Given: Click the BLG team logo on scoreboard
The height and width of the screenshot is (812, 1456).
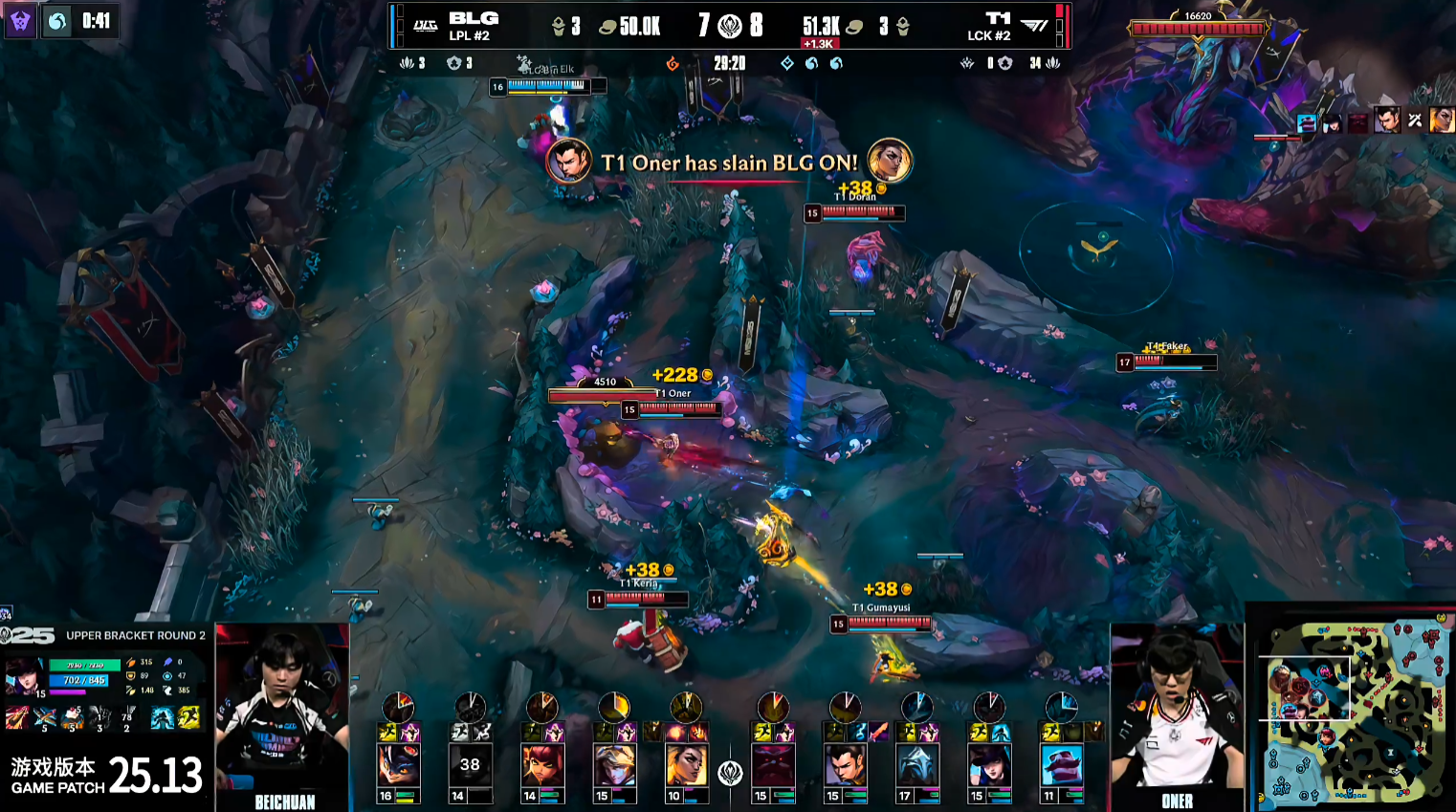Looking at the screenshot, I should (426, 26).
